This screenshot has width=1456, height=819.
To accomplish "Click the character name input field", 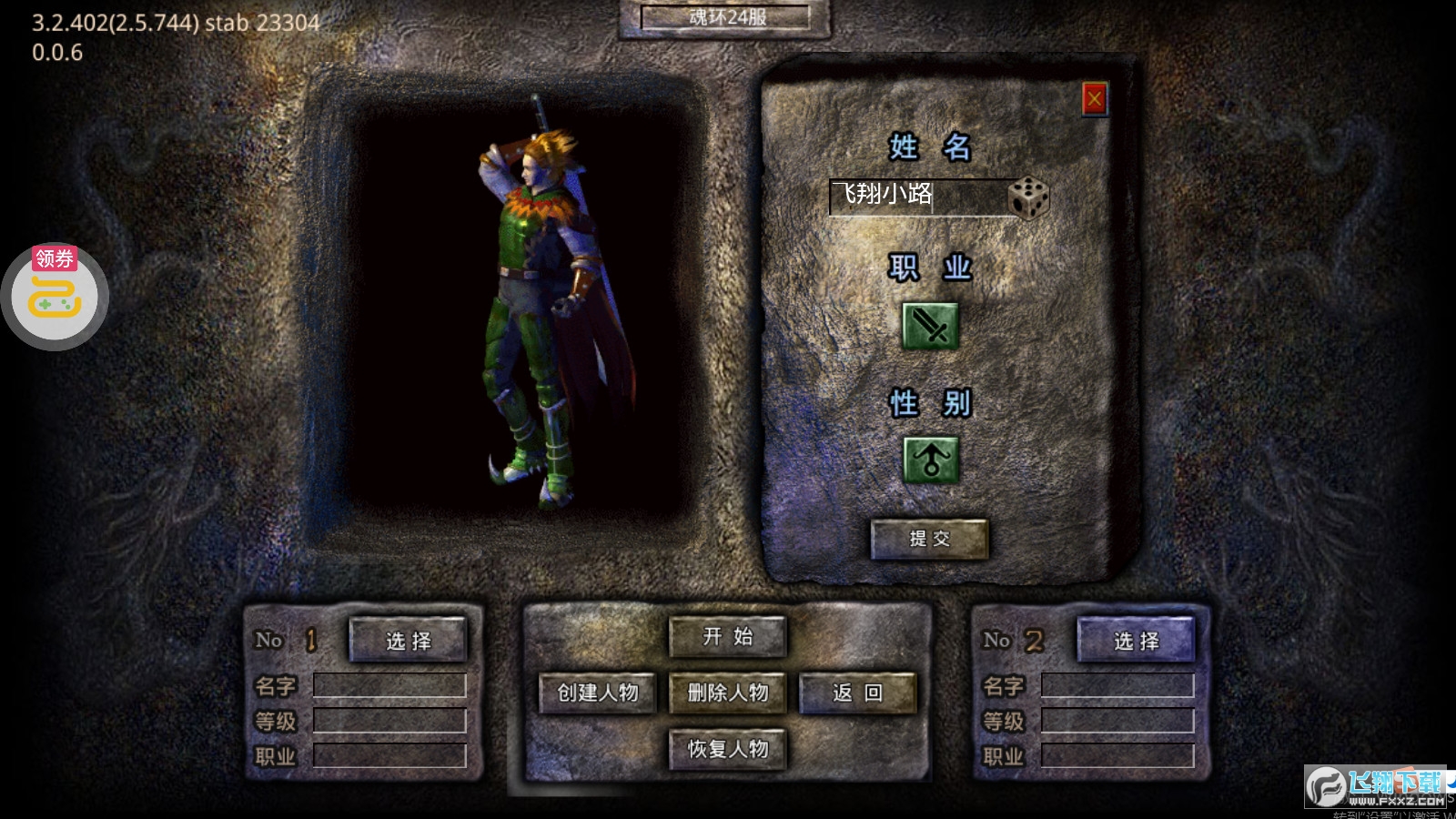I will 917,197.
